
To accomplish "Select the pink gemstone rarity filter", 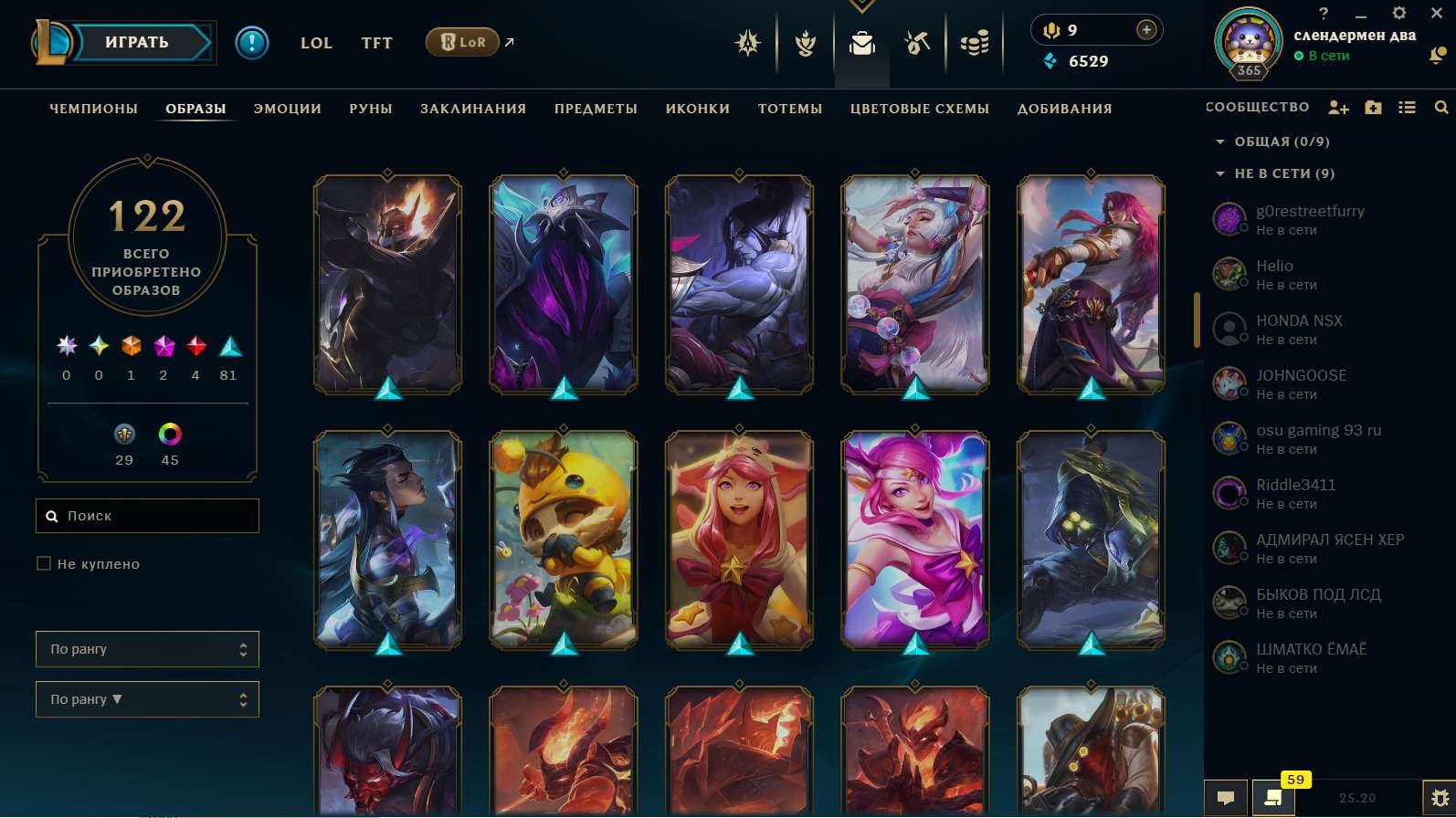I will (x=164, y=347).
